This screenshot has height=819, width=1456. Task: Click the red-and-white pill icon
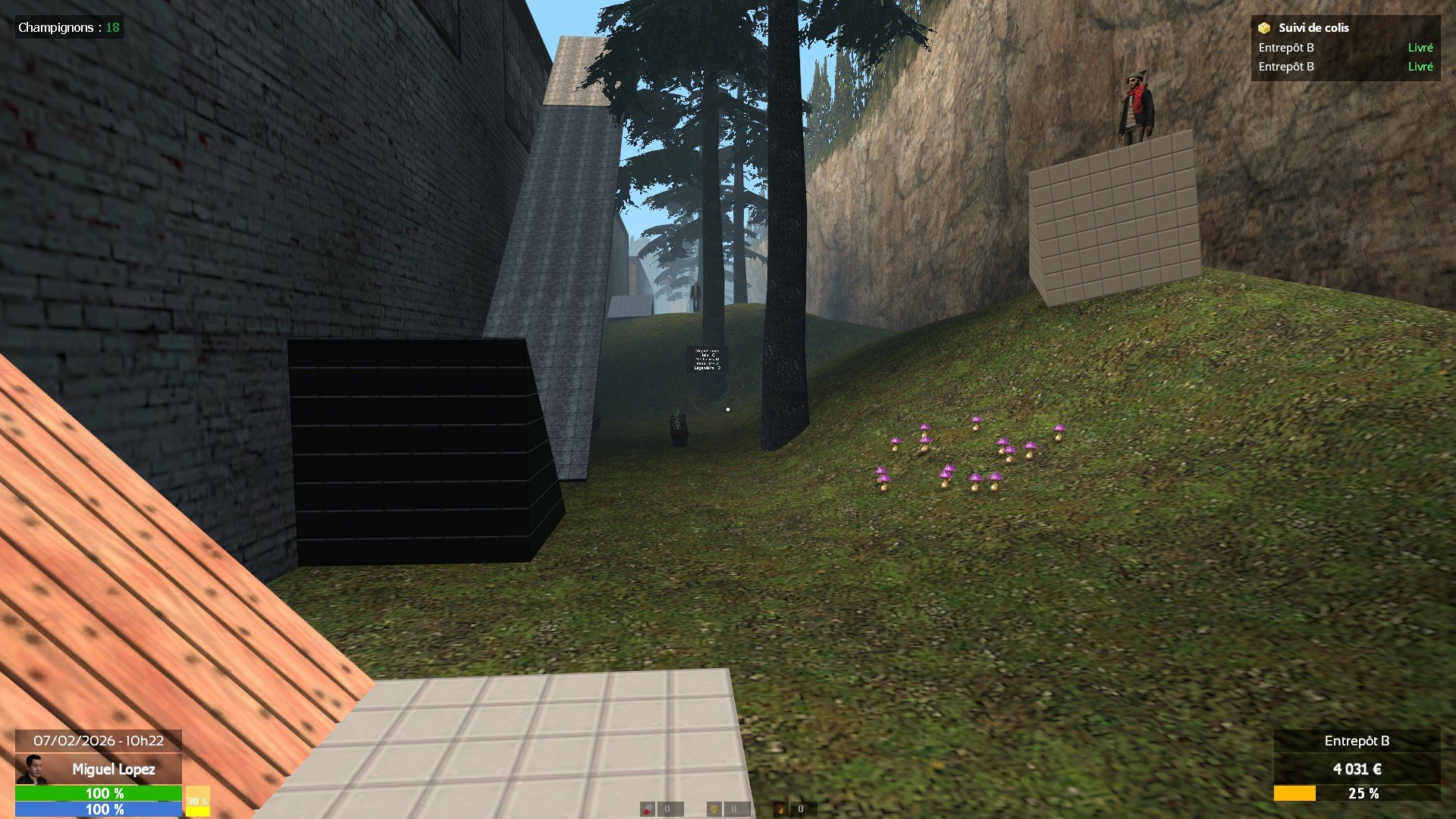click(647, 809)
